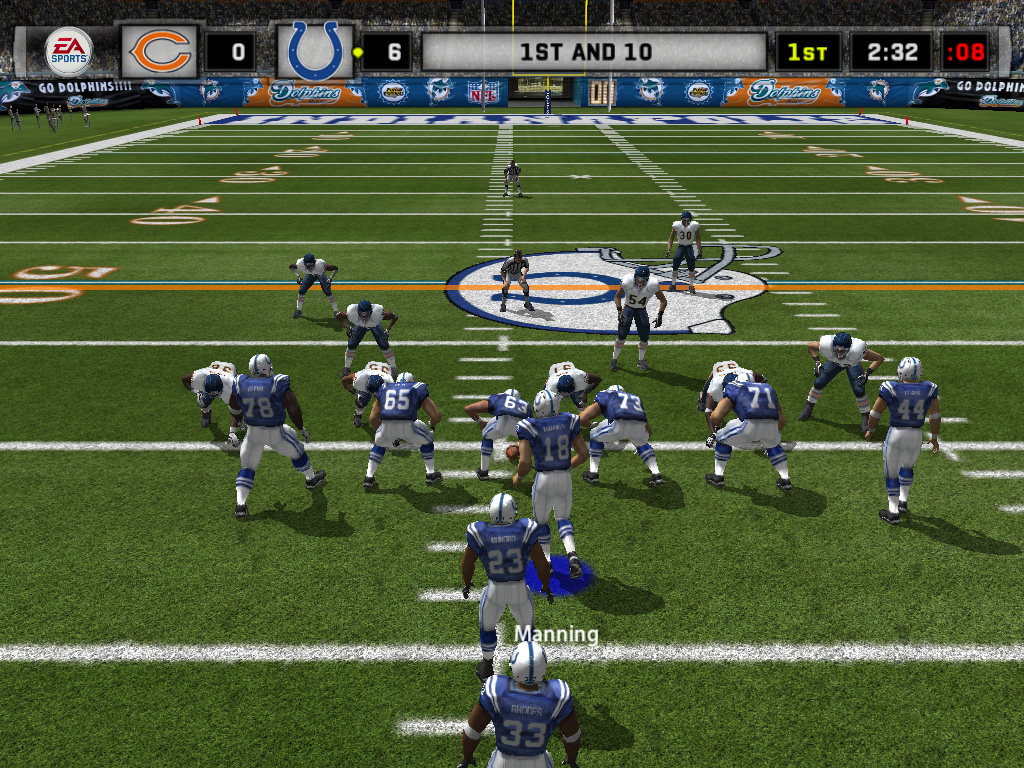Click the EA Sports logo on the scoreboard
Image resolution: width=1024 pixels, height=768 pixels.
pyautogui.click(x=69, y=51)
